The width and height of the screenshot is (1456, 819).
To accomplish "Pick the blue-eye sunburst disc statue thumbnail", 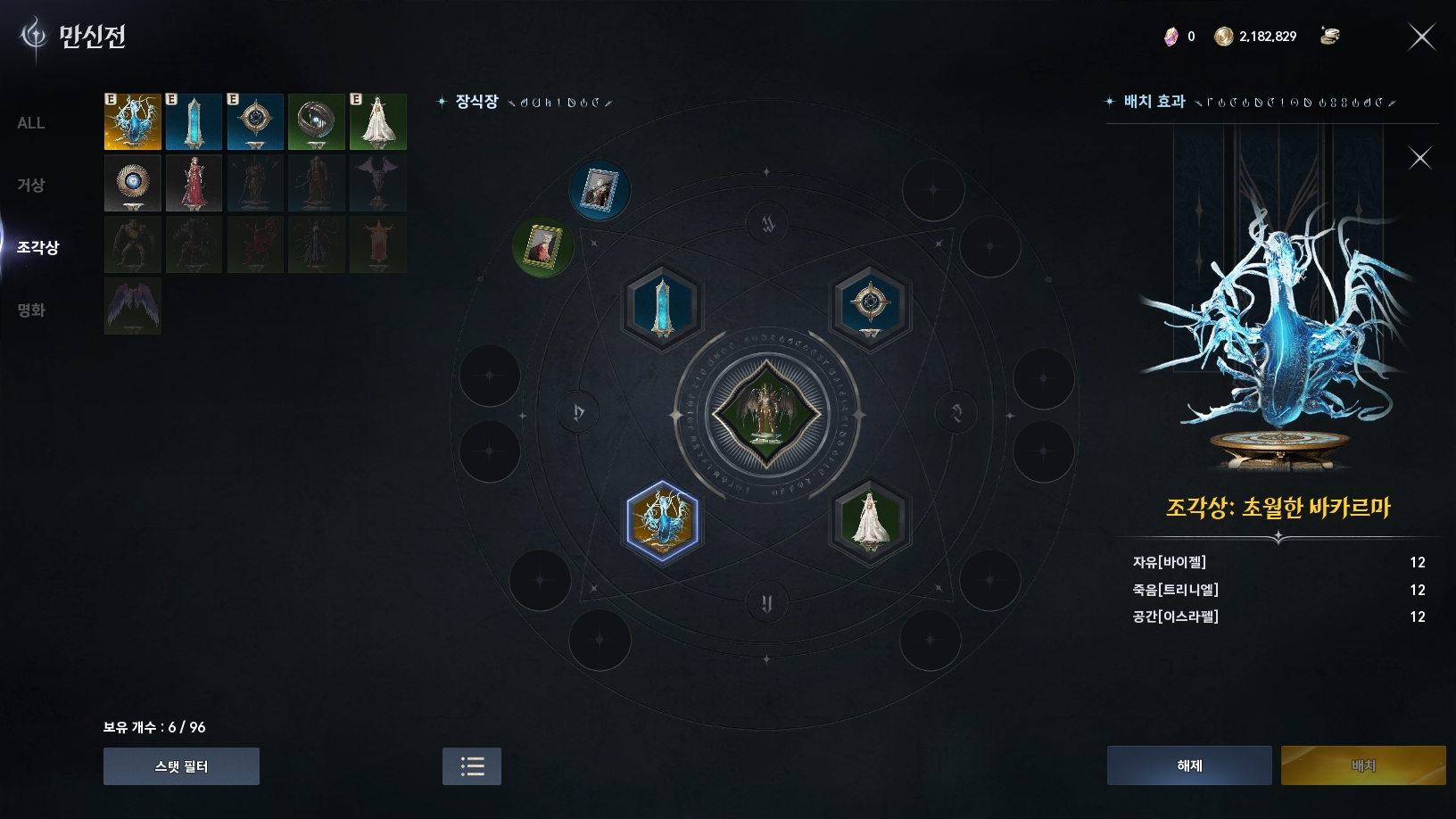I will (x=133, y=183).
